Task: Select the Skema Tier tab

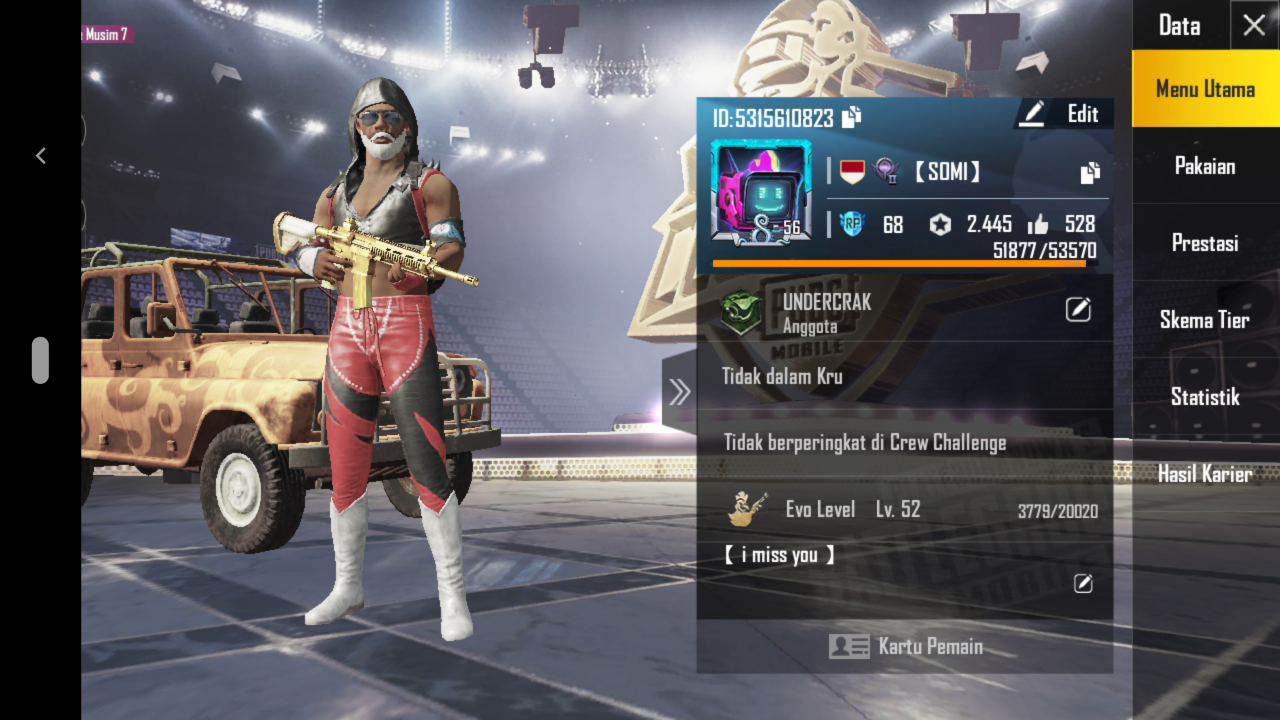Action: [1205, 320]
